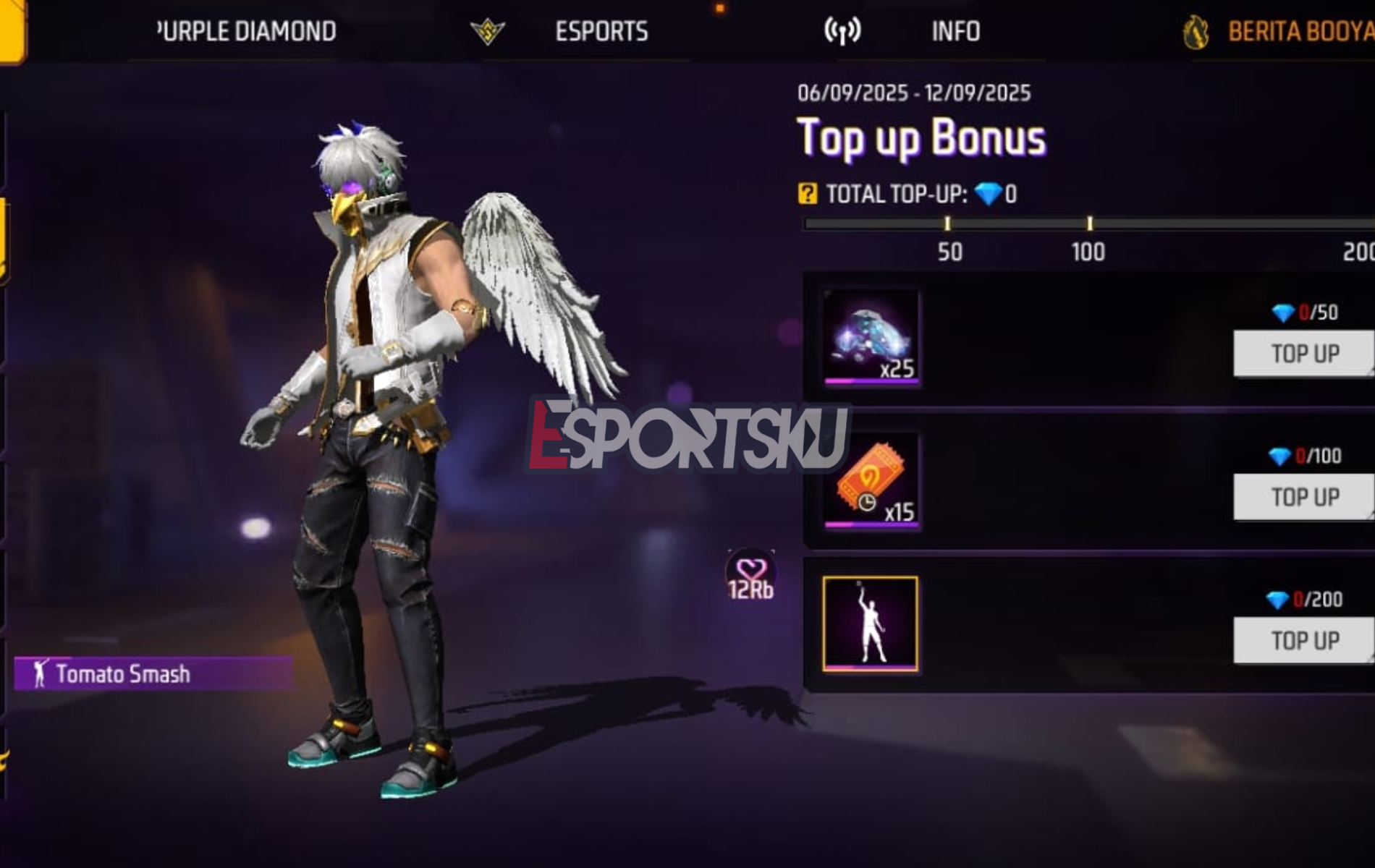This screenshot has height=868, width=1375.
Task: Click the yellow sidebar tab on the left edge
Action: (6, 239)
